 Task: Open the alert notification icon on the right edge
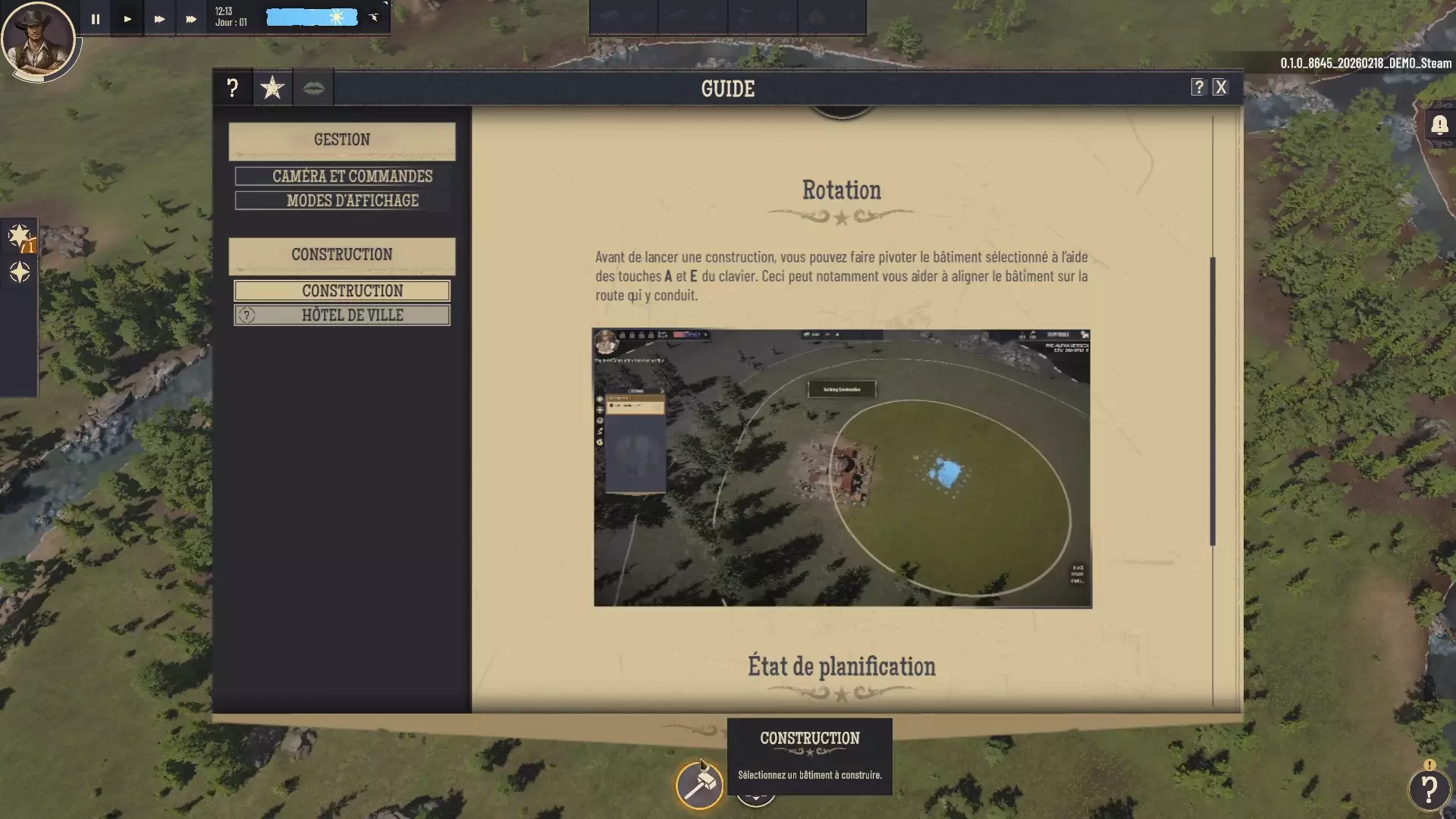point(1439,126)
